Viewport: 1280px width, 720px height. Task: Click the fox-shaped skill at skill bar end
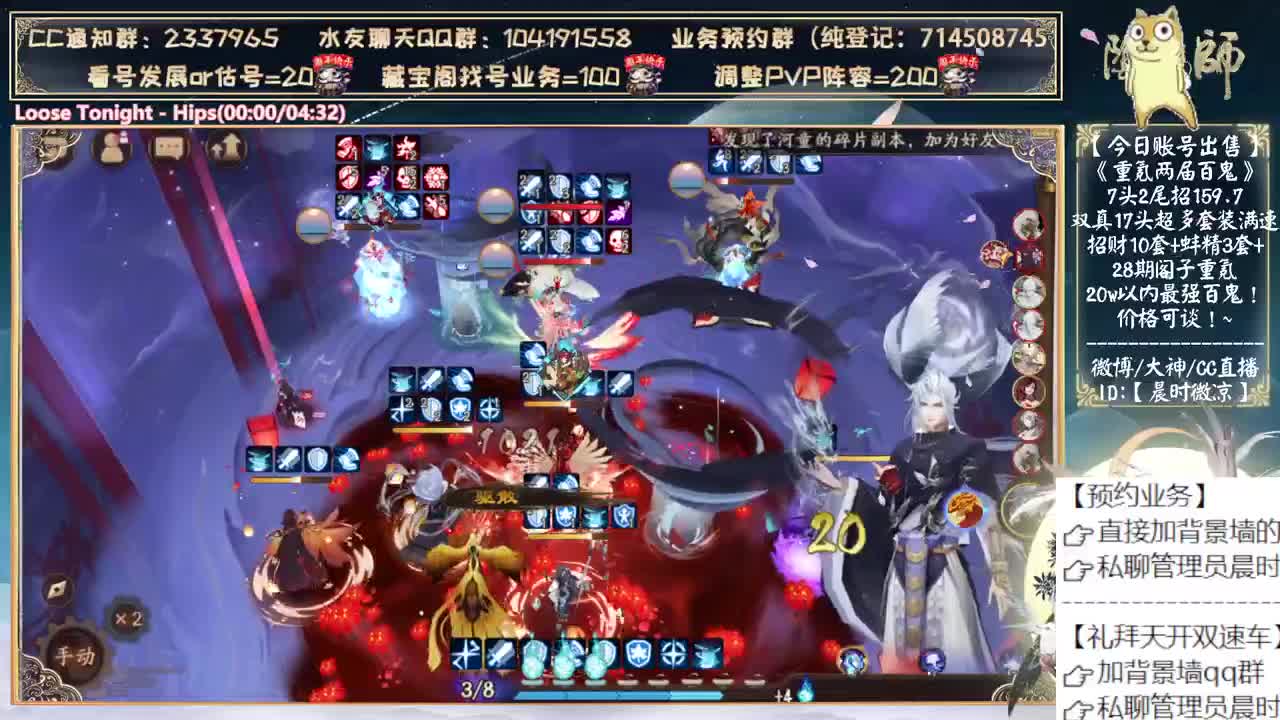706,653
